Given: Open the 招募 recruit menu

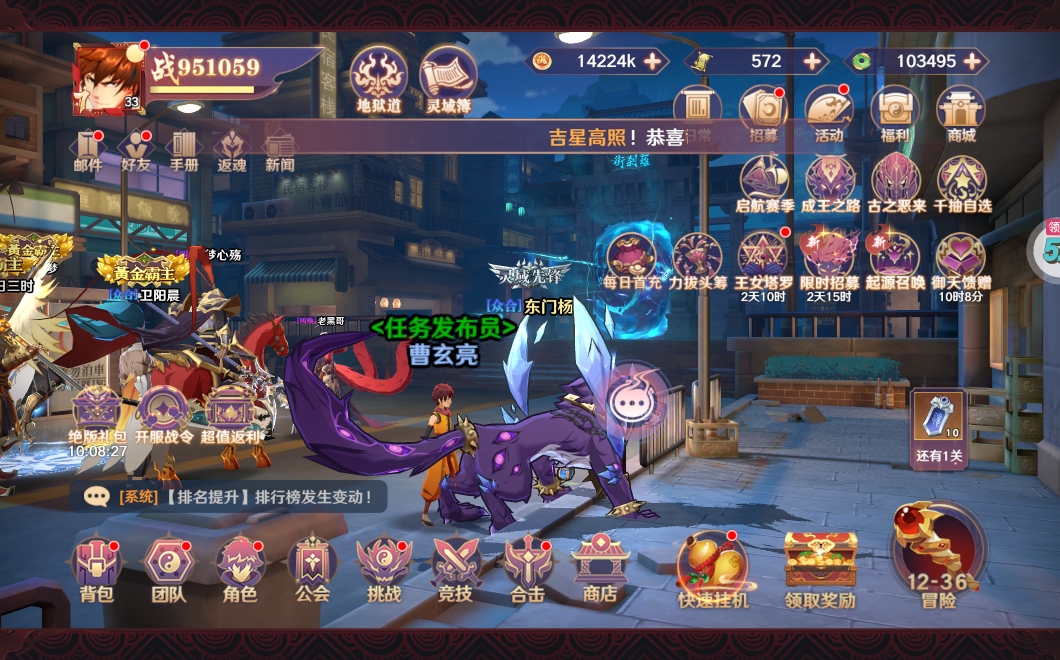Looking at the screenshot, I should pos(763,112).
